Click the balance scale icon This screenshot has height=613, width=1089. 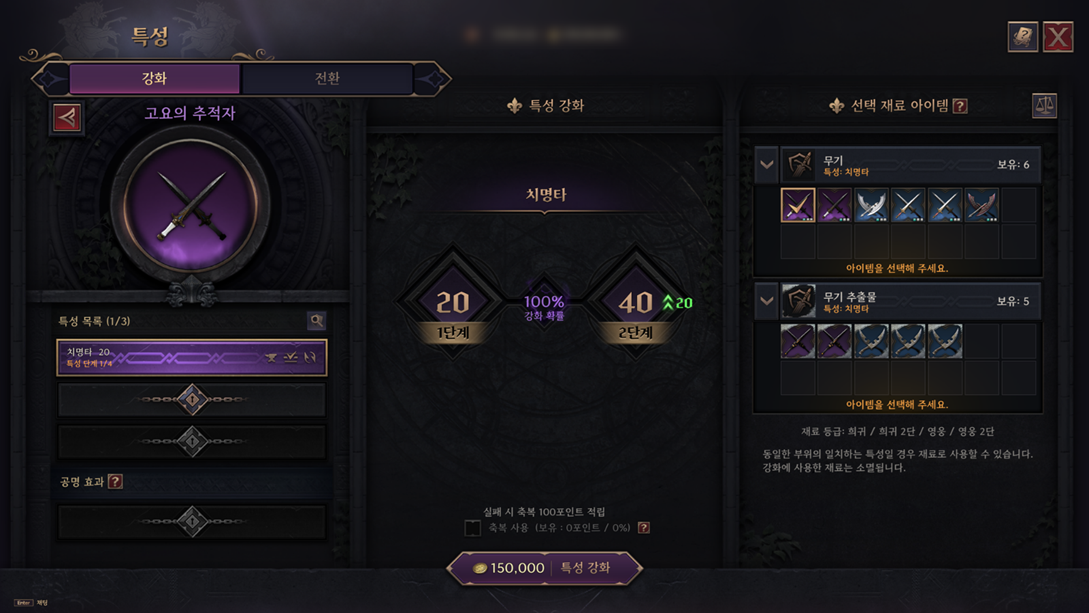(1044, 105)
